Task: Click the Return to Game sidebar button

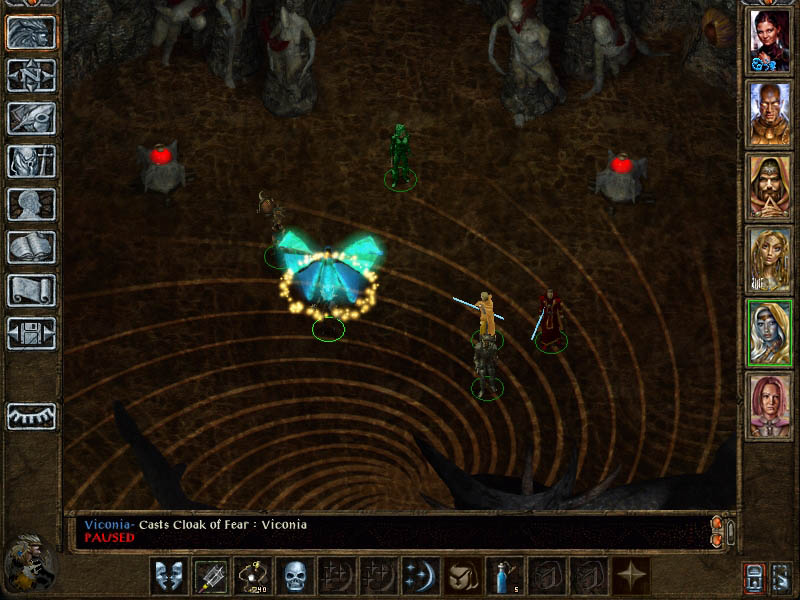Action: coord(31,33)
